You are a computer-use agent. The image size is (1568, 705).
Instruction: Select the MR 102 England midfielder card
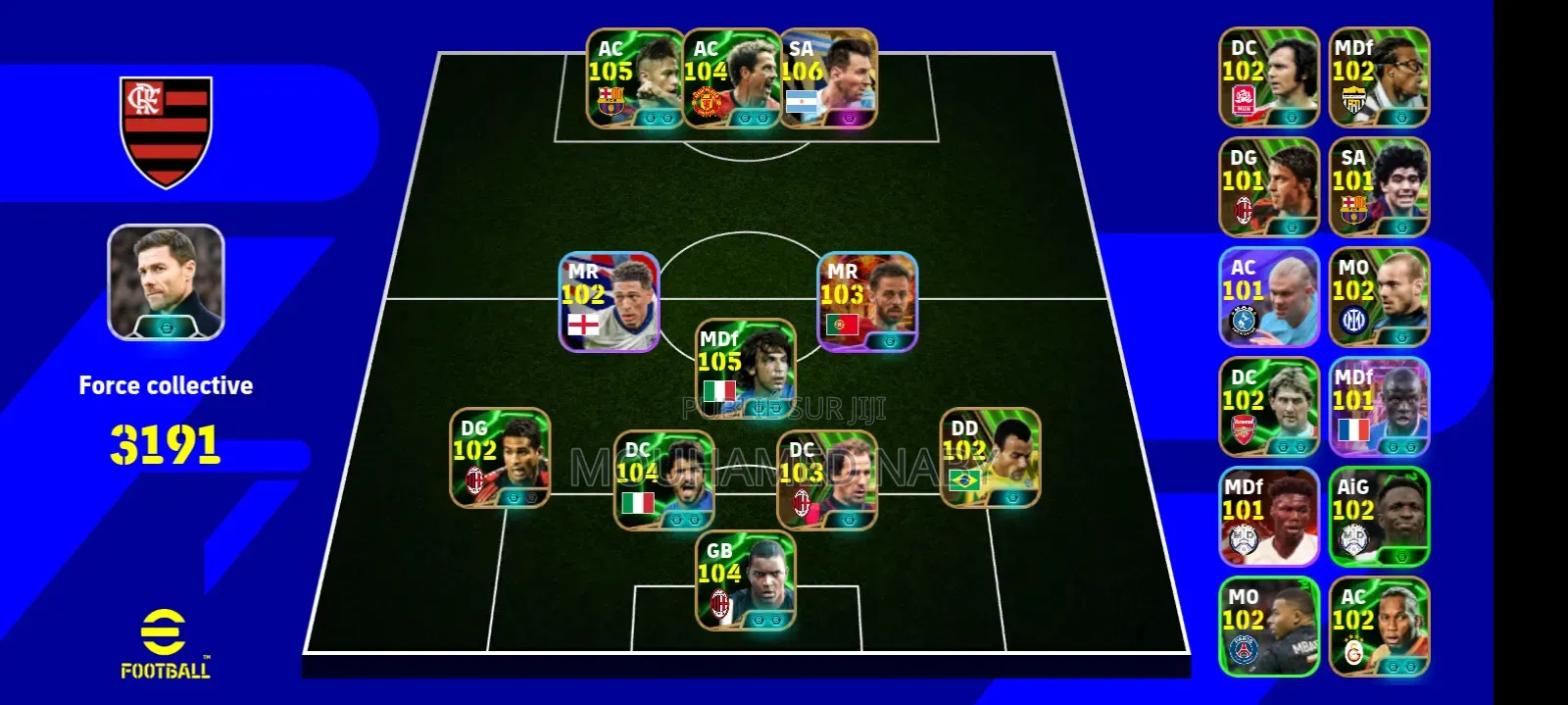(609, 302)
